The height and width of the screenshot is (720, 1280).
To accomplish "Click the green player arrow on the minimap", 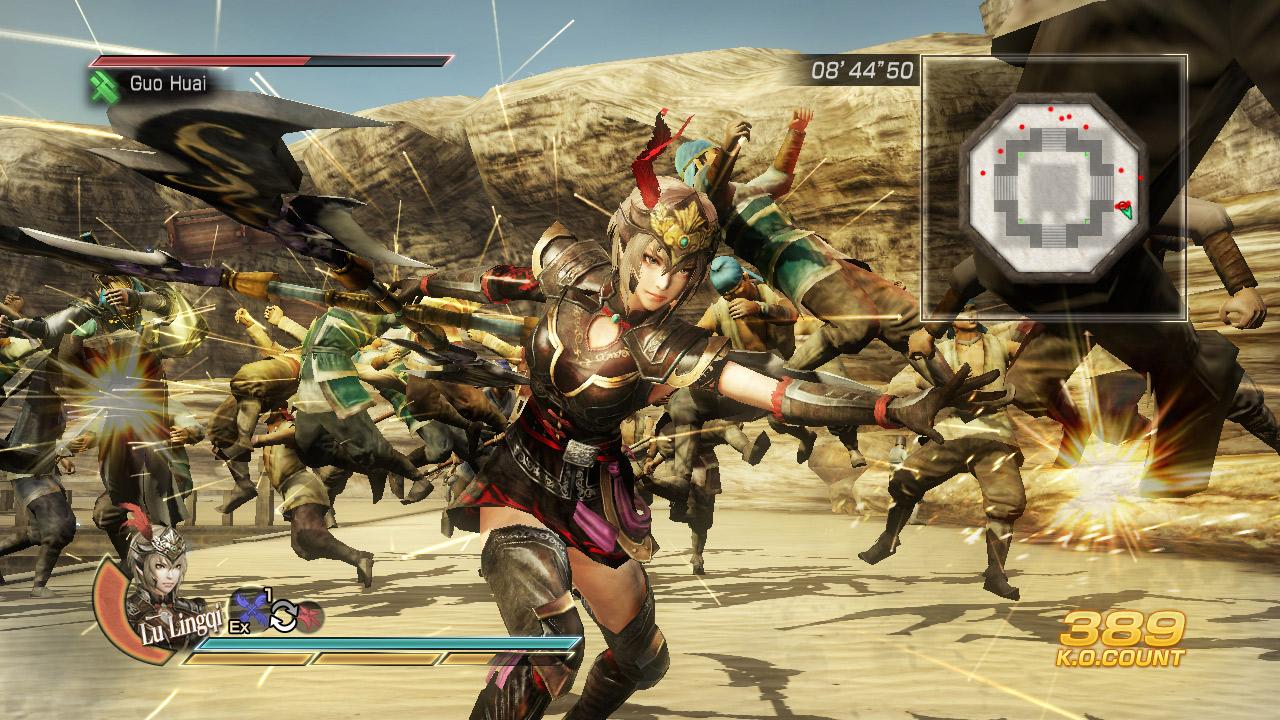I will (x=1128, y=211).
